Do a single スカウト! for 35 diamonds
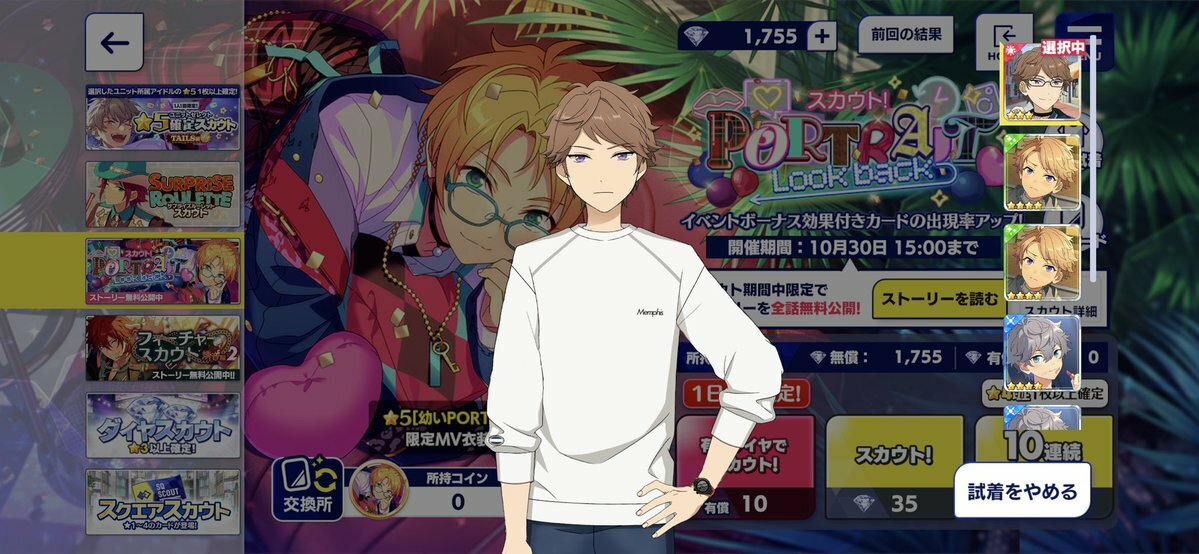The height and width of the screenshot is (554, 1199). (894, 466)
